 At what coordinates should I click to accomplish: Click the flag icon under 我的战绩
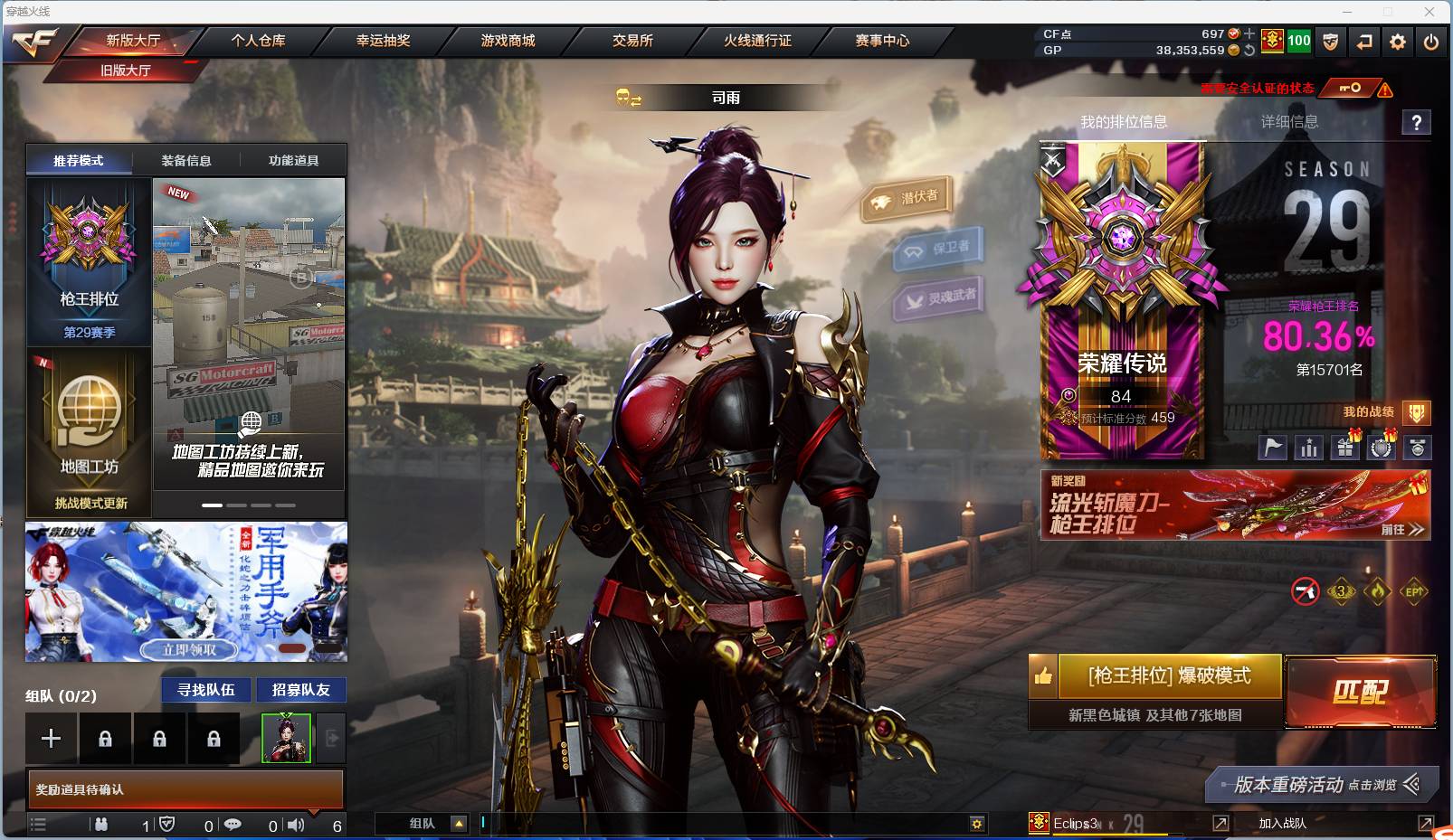pos(1272,447)
